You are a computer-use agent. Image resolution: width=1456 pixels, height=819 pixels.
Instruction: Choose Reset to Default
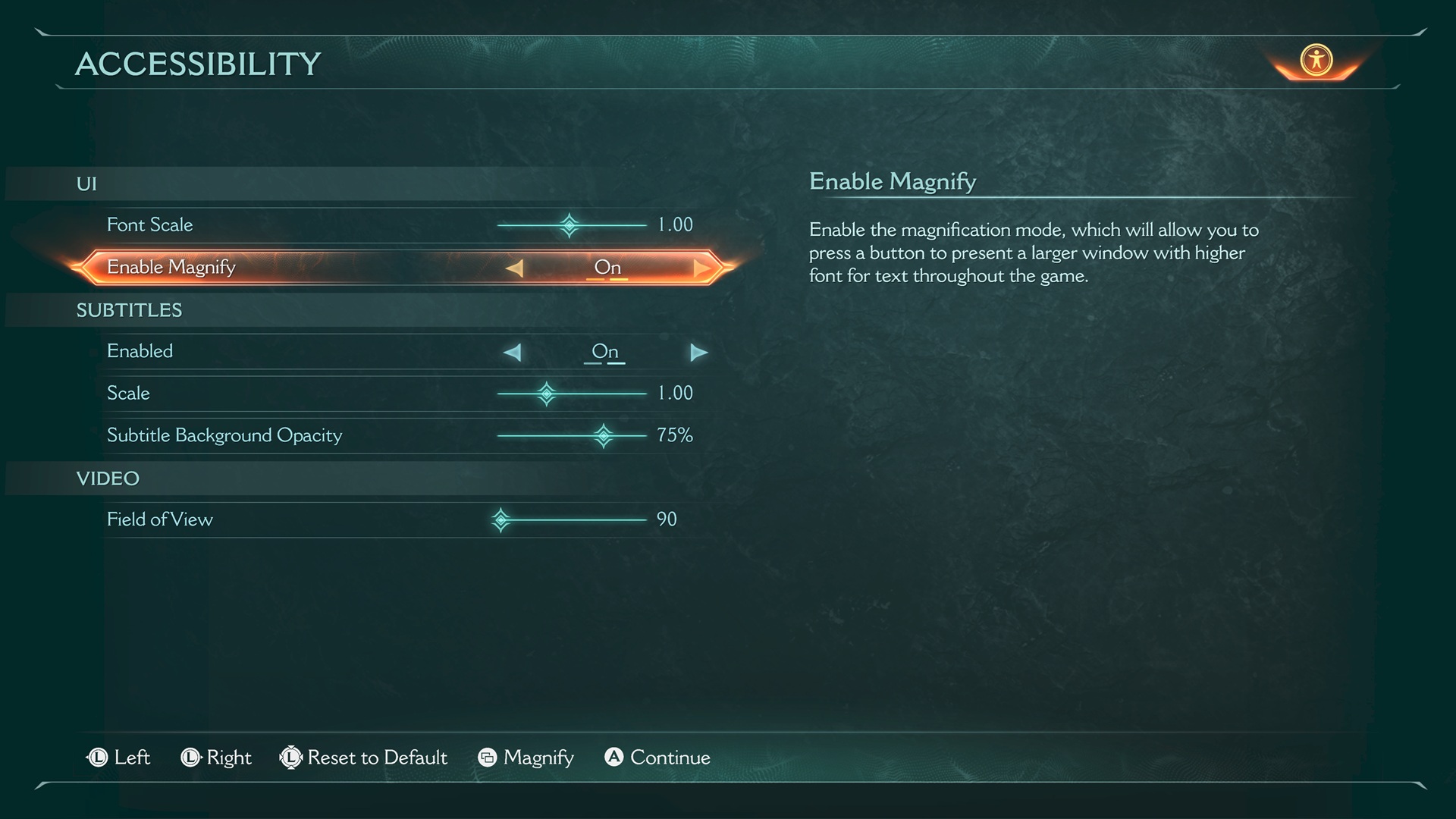(364, 758)
